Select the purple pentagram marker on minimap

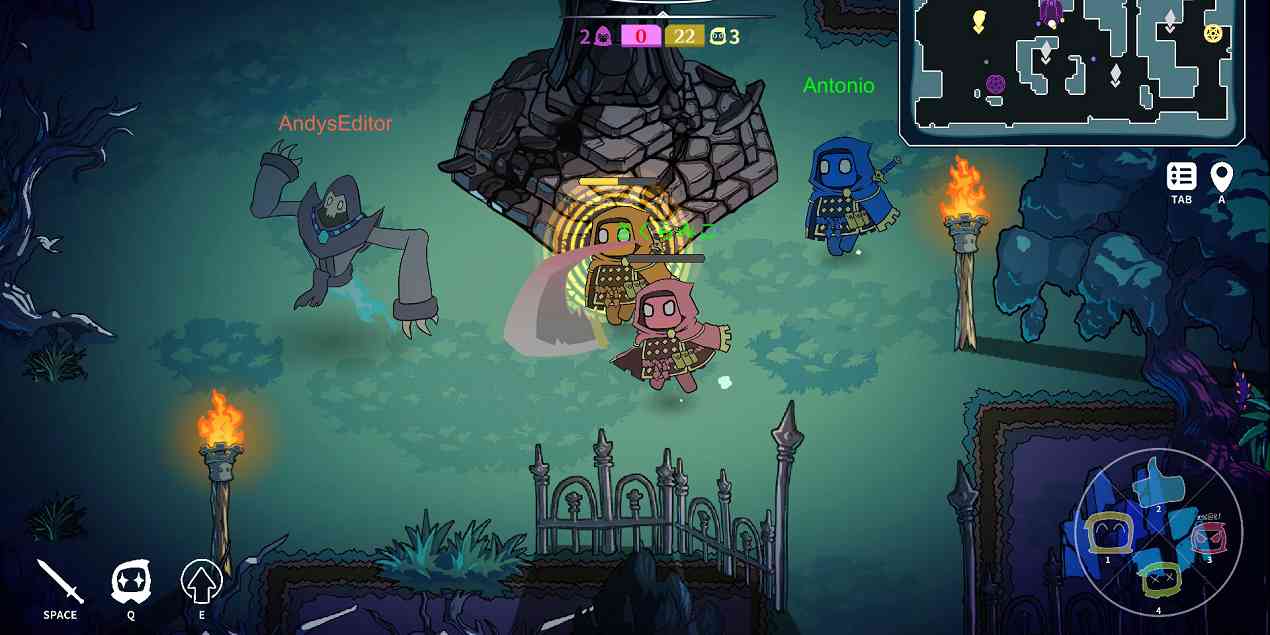995,84
